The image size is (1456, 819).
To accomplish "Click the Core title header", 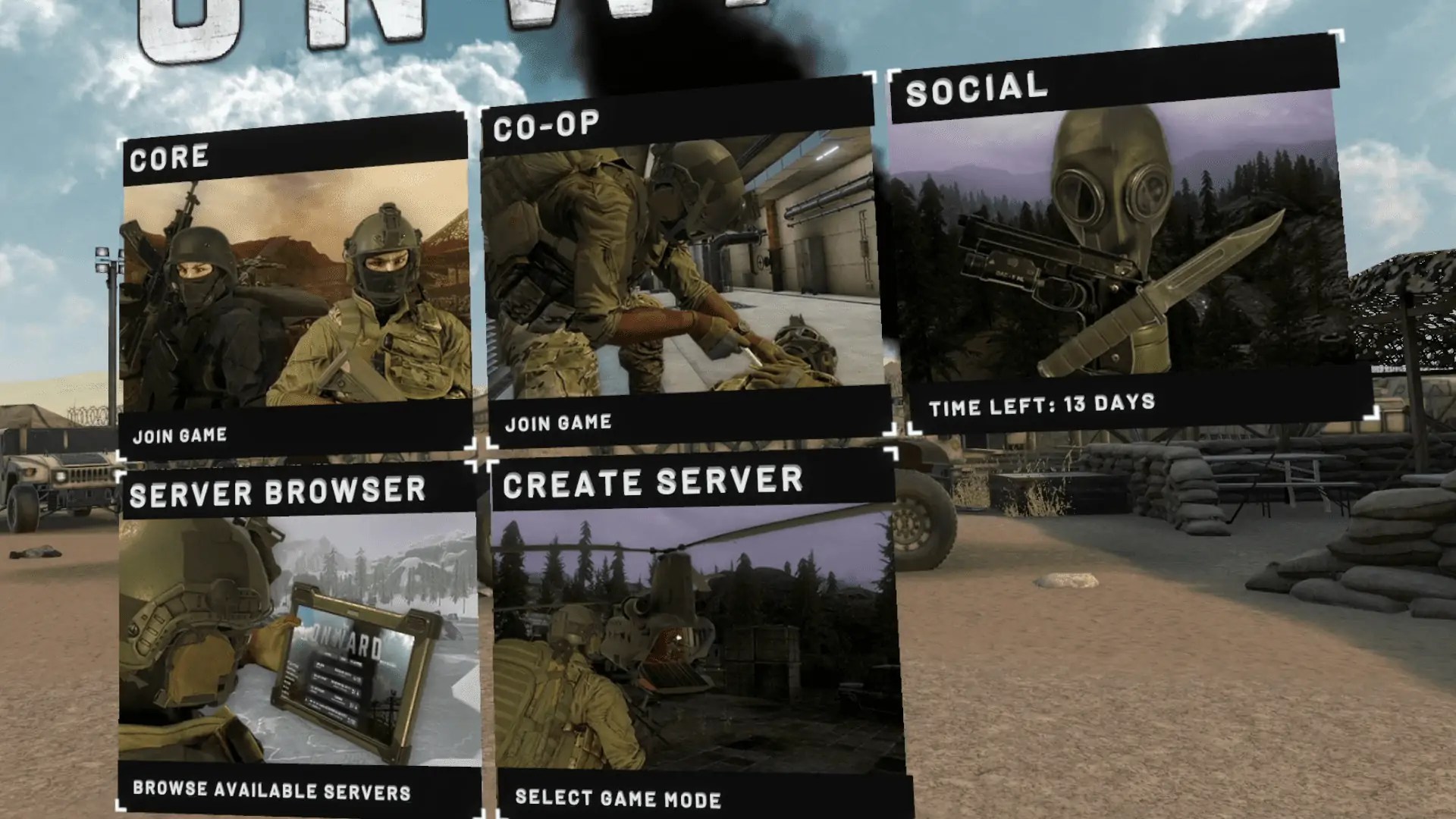I will pyautogui.click(x=171, y=158).
